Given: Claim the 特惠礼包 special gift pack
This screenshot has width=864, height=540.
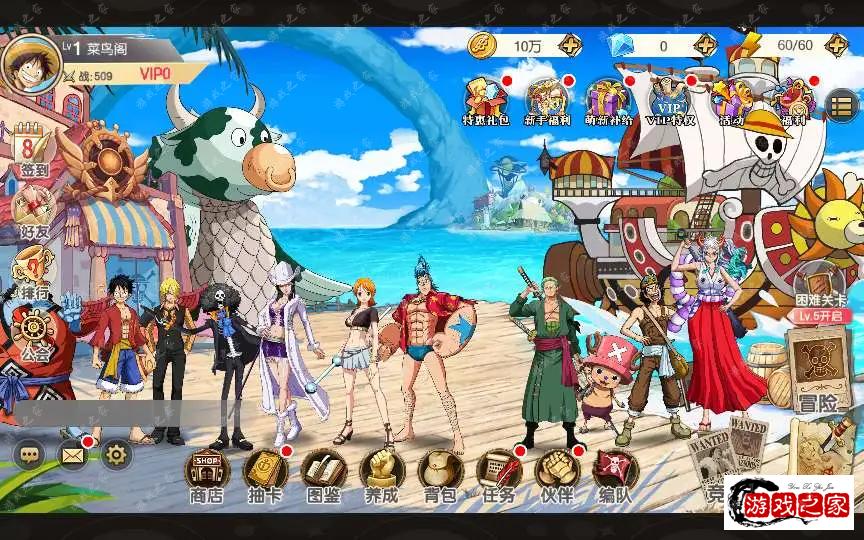Looking at the screenshot, I should tap(486, 102).
